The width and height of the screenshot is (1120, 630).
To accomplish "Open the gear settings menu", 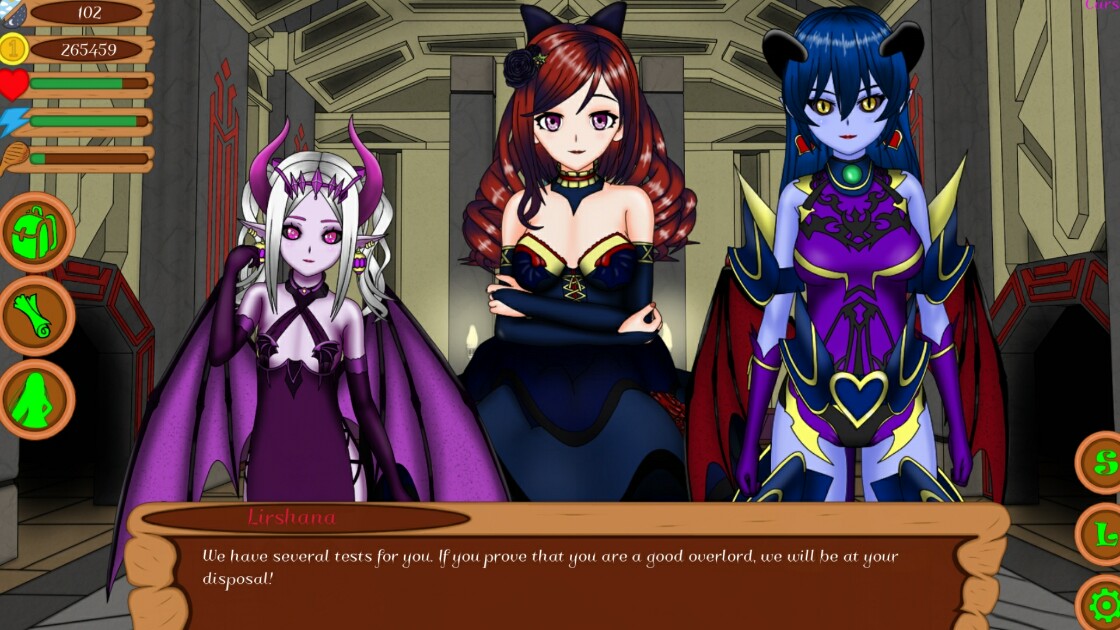I will tap(1104, 605).
